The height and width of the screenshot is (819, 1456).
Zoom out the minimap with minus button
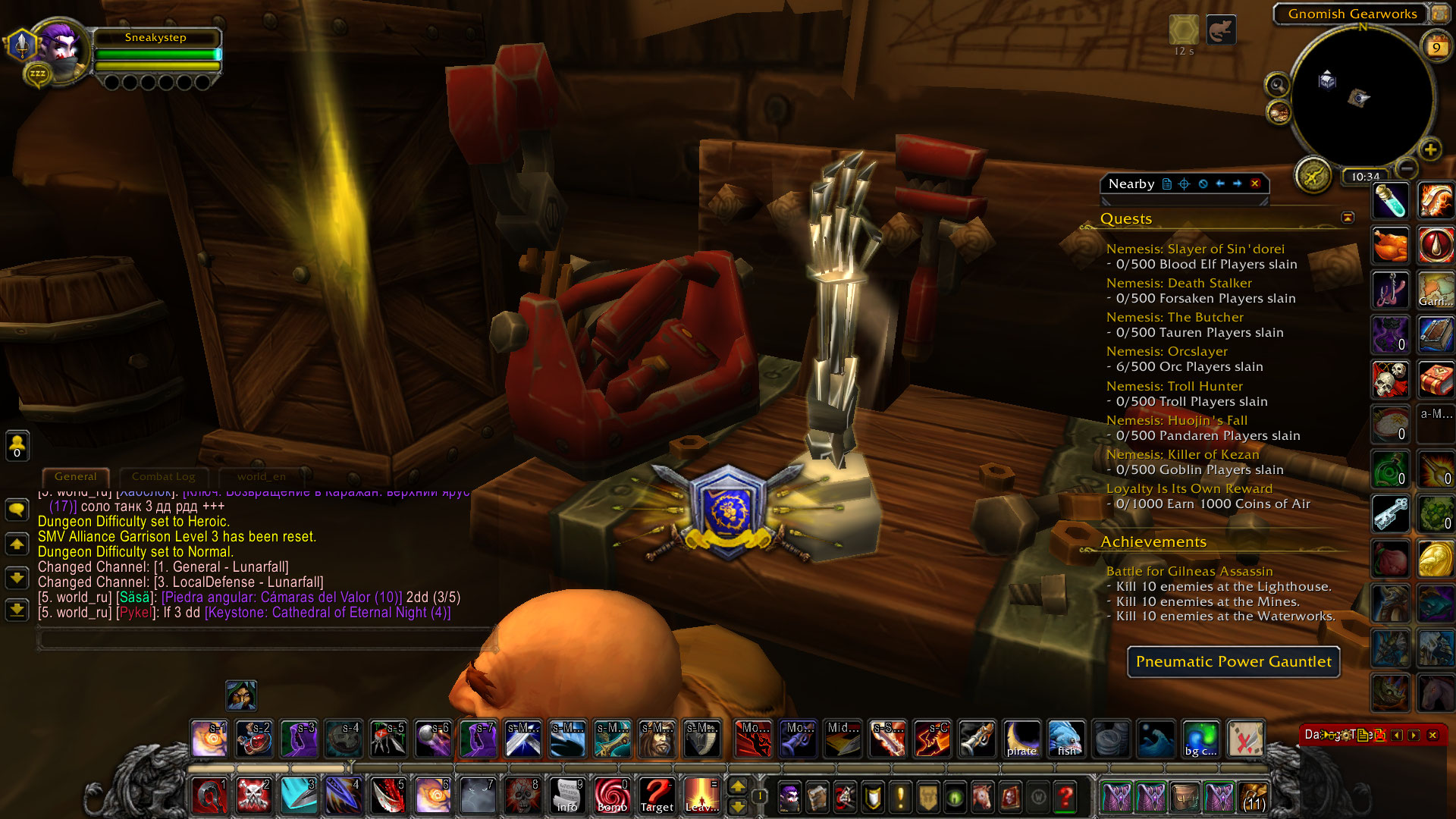click(x=1407, y=168)
